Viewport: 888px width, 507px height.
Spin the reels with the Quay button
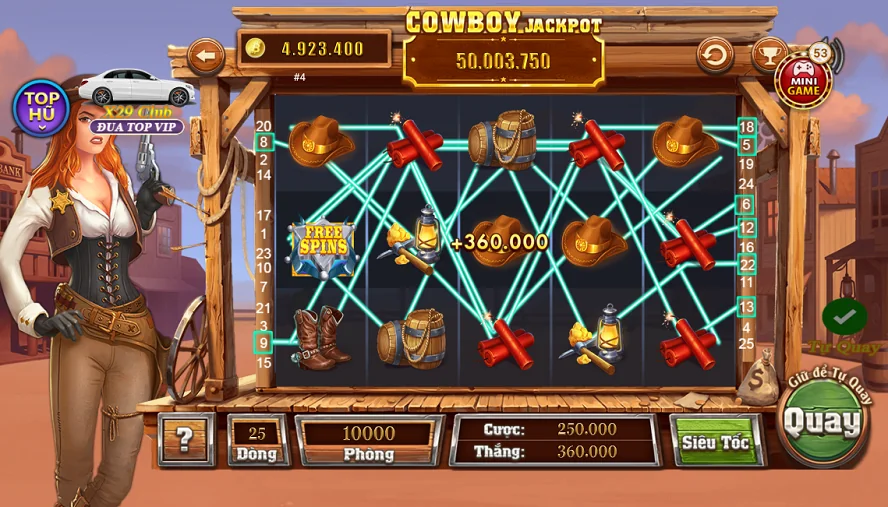click(822, 423)
